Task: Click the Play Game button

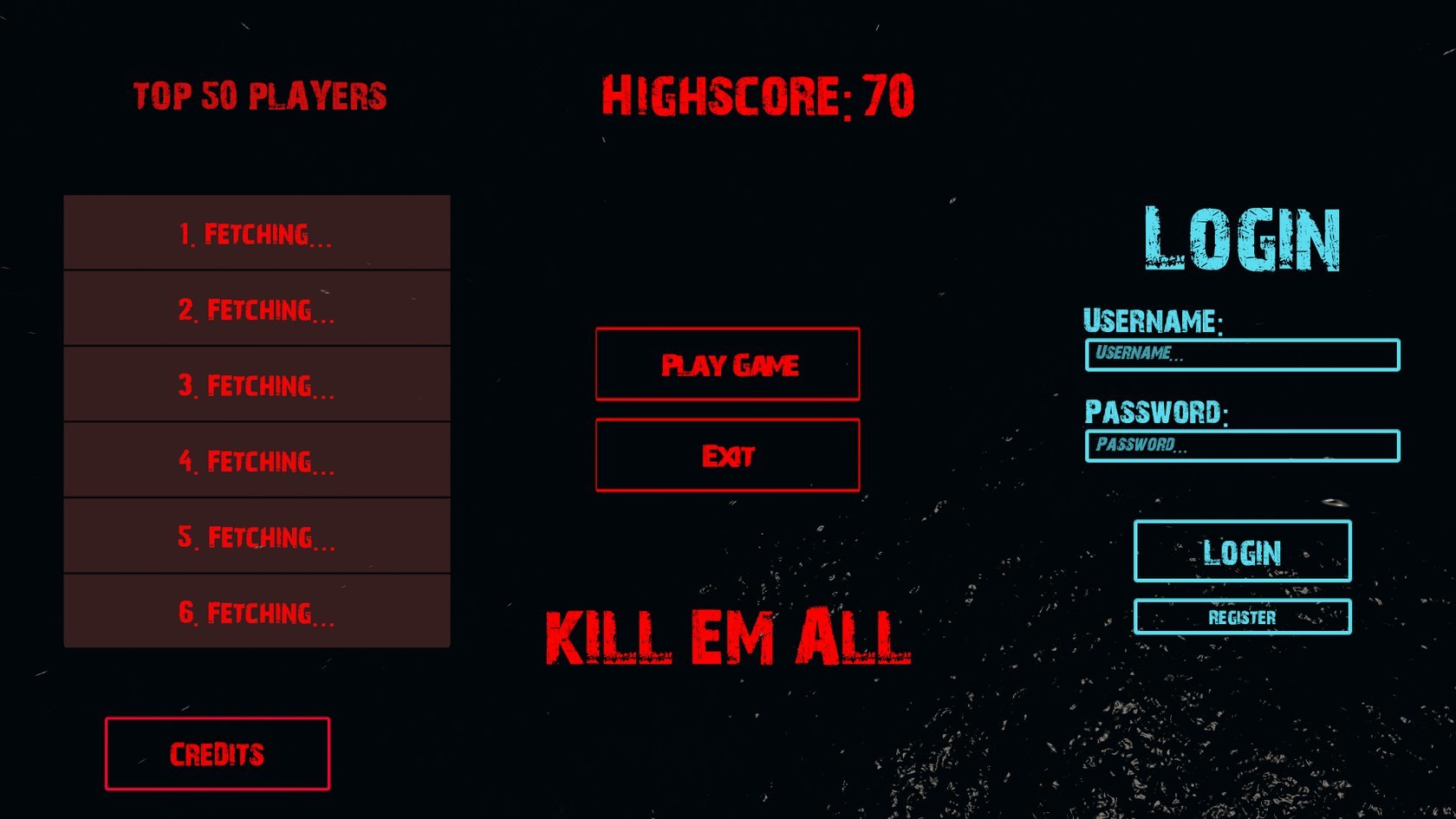Action: click(x=727, y=365)
